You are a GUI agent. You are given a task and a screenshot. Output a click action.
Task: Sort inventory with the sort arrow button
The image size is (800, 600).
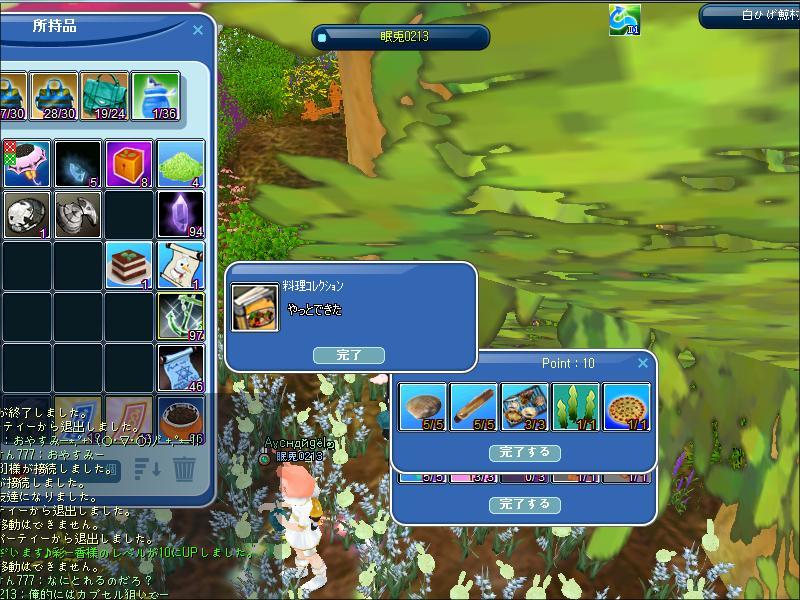(147, 468)
